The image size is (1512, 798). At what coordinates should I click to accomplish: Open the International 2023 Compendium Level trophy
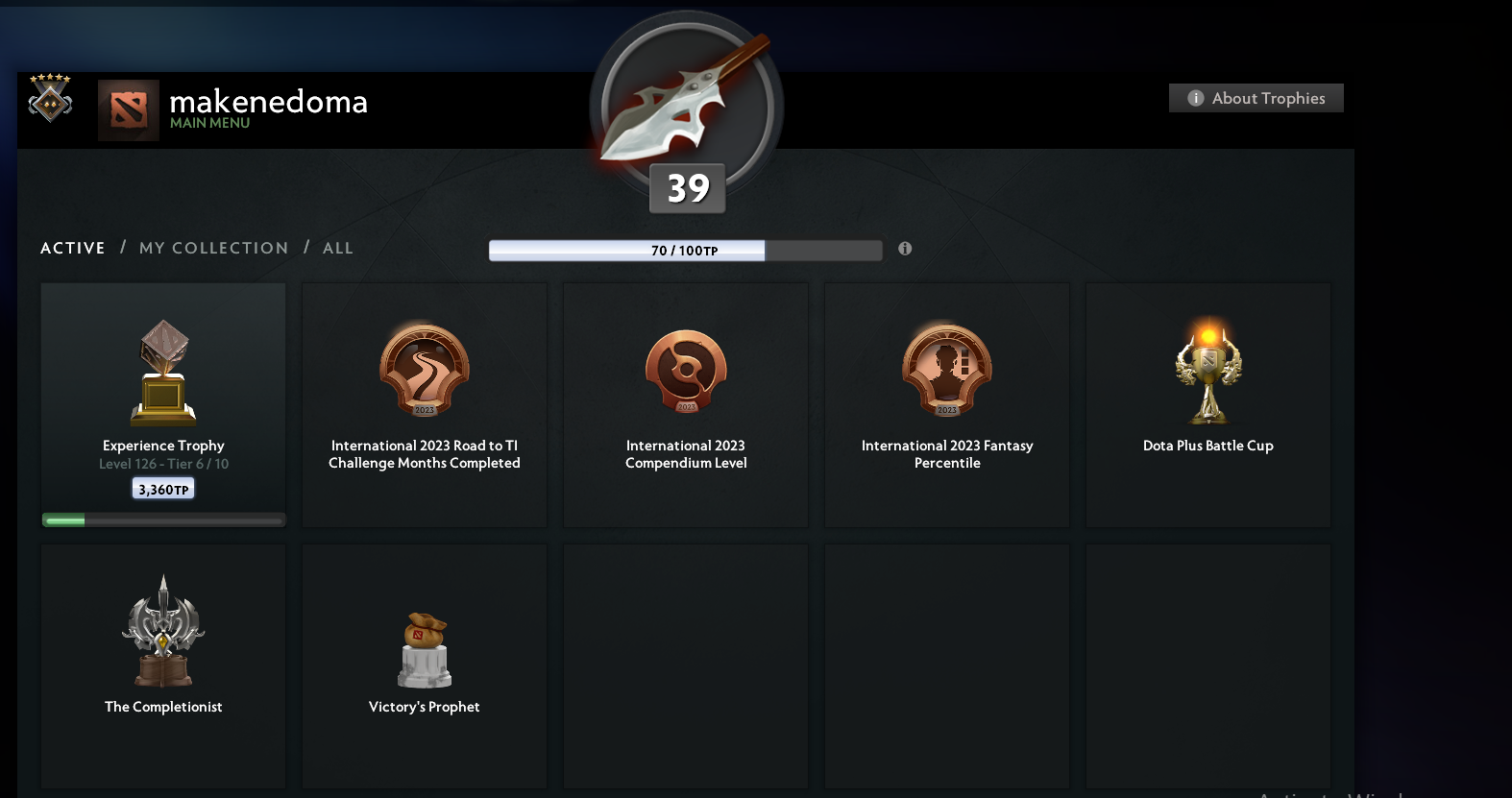(x=685, y=372)
